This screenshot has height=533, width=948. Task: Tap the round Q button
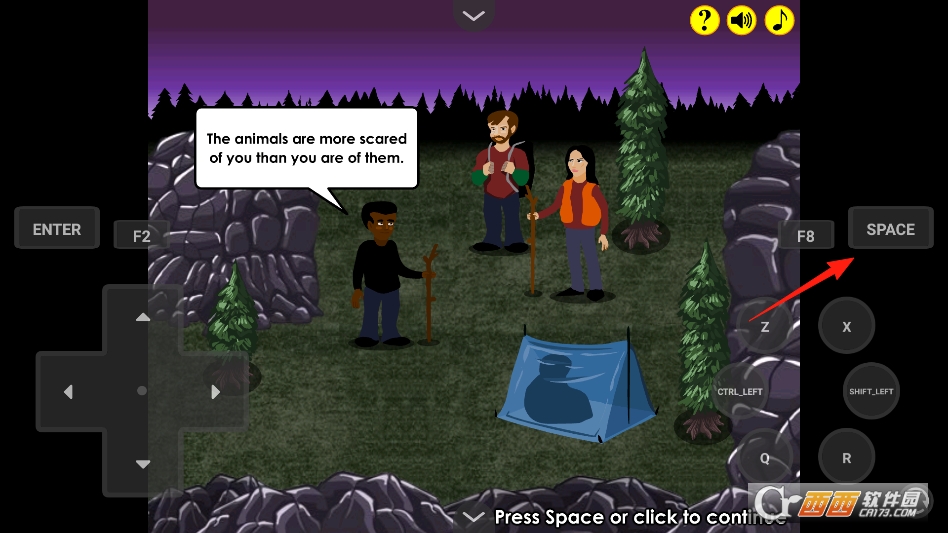(765, 458)
